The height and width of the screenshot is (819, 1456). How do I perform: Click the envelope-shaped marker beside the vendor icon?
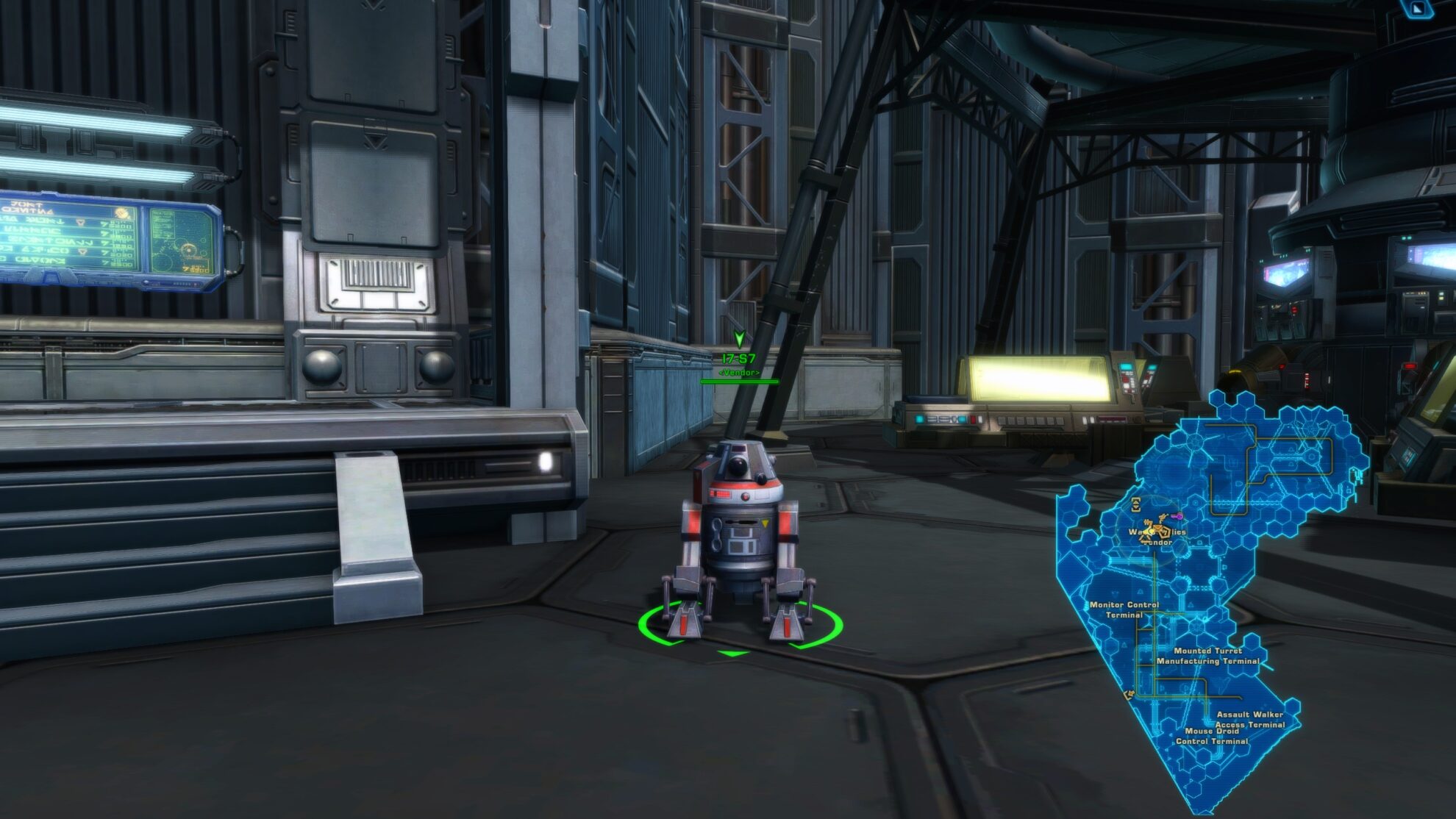click(x=1158, y=527)
